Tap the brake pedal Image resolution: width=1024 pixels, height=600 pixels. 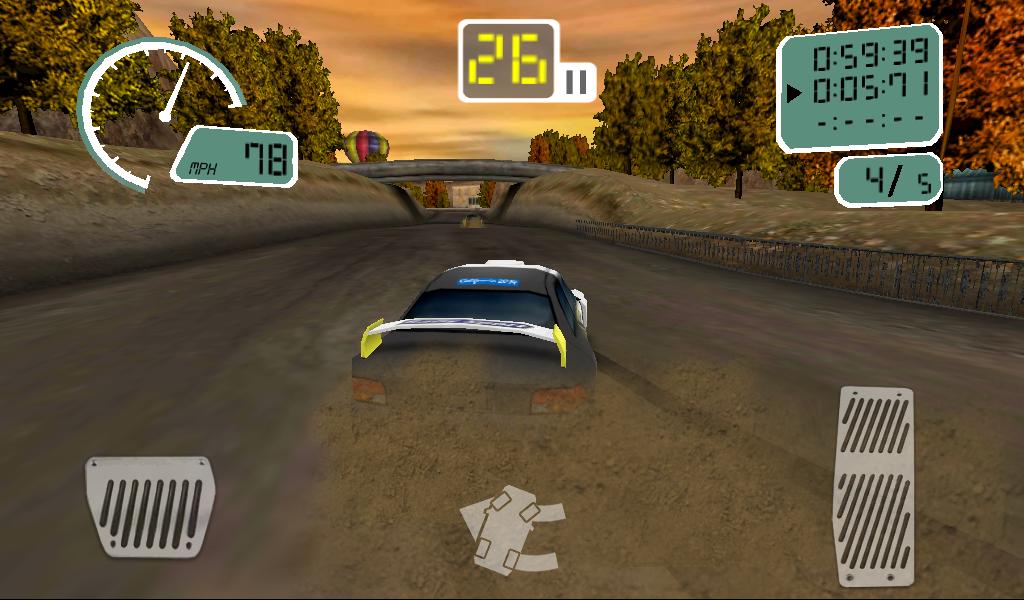pyautogui.click(x=149, y=506)
